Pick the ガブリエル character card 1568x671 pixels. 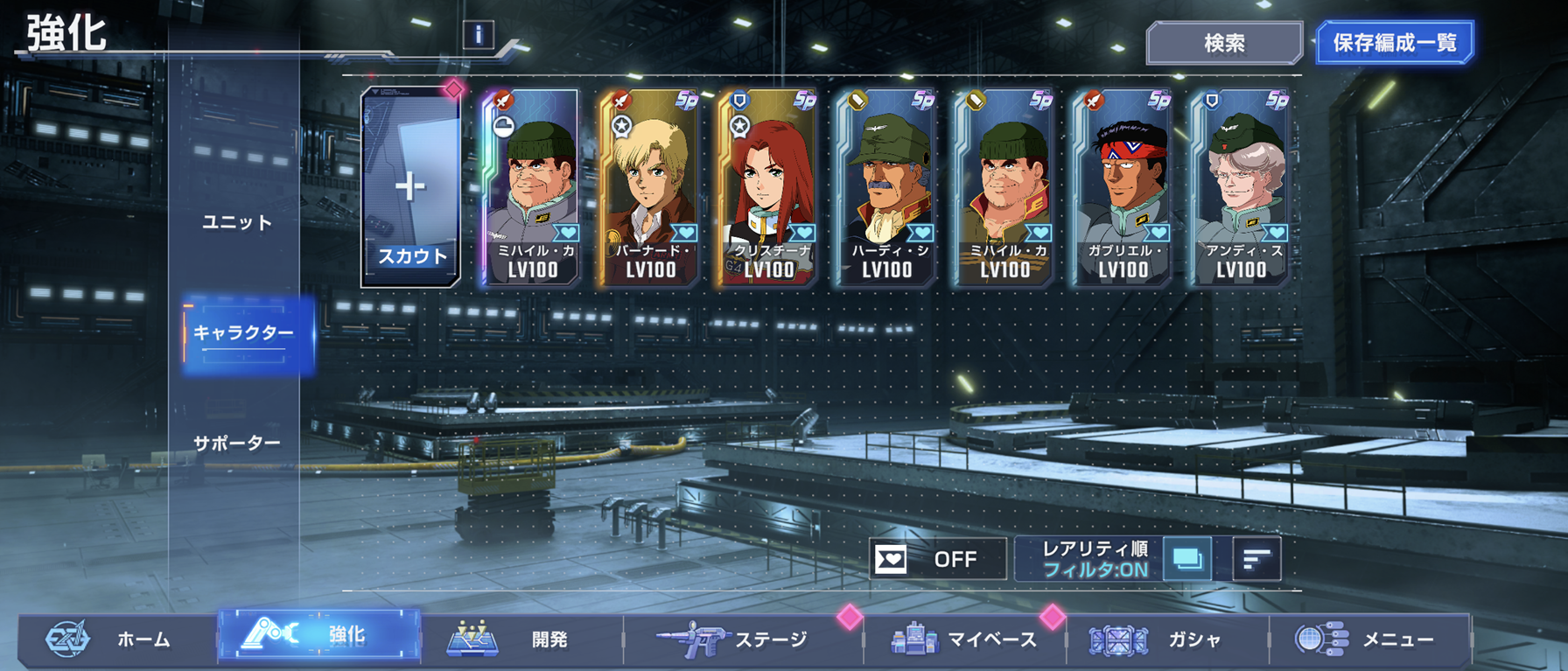pos(1122,188)
